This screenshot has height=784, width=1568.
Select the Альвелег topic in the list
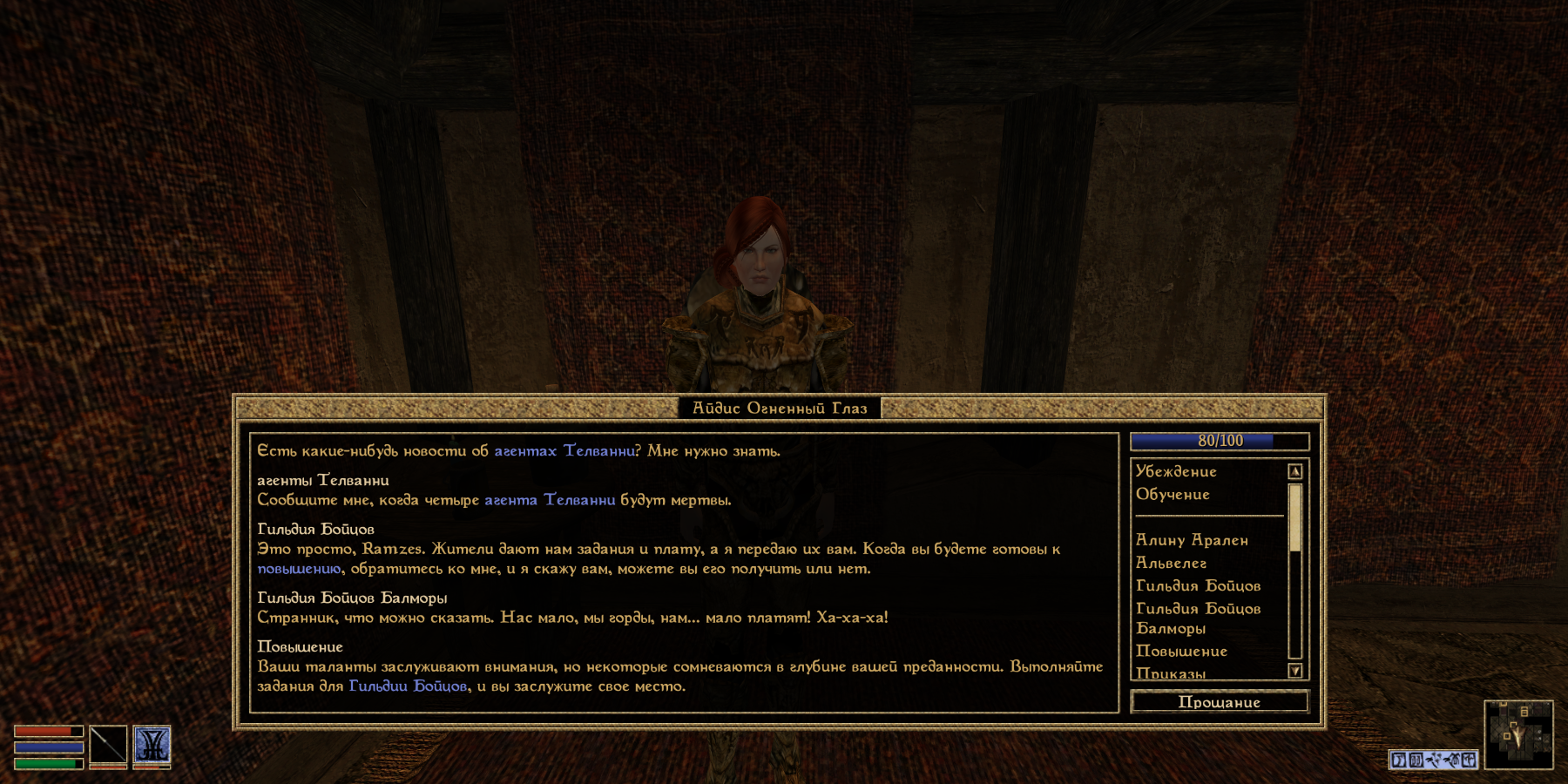tap(1172, 564)
